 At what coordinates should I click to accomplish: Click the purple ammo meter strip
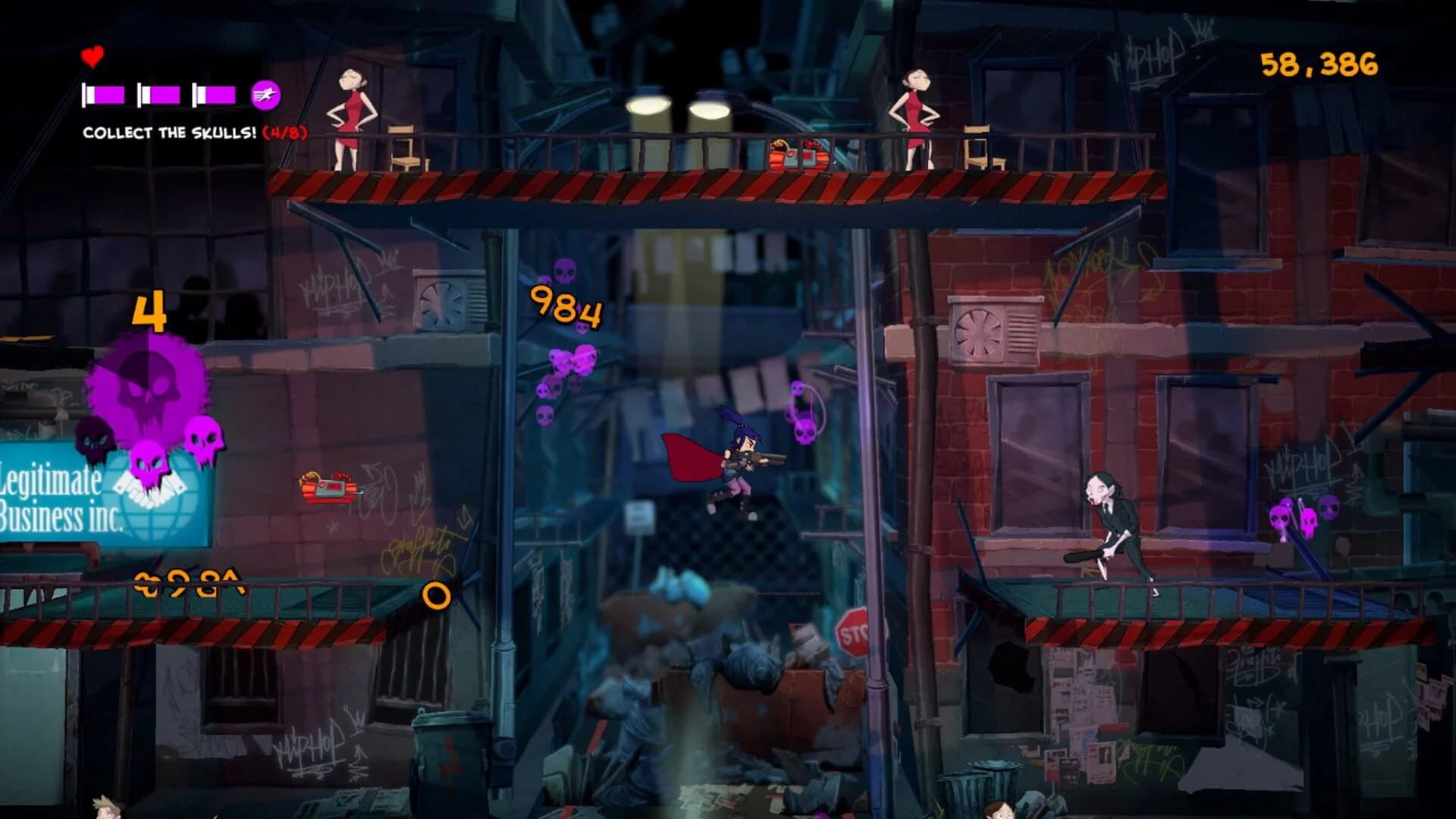click(159, 94)
